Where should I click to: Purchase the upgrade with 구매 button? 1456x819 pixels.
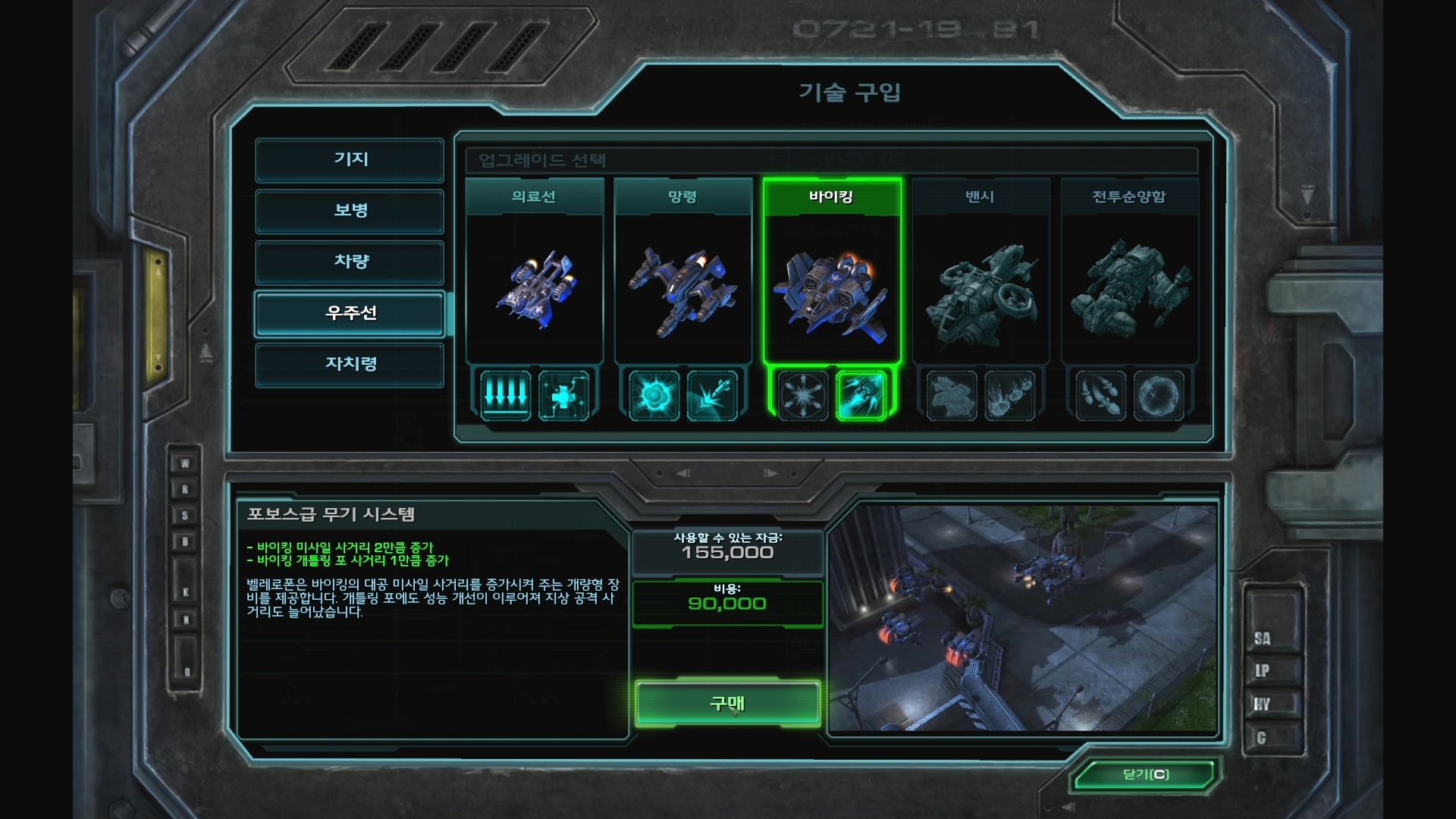click(x=727, y=704)
